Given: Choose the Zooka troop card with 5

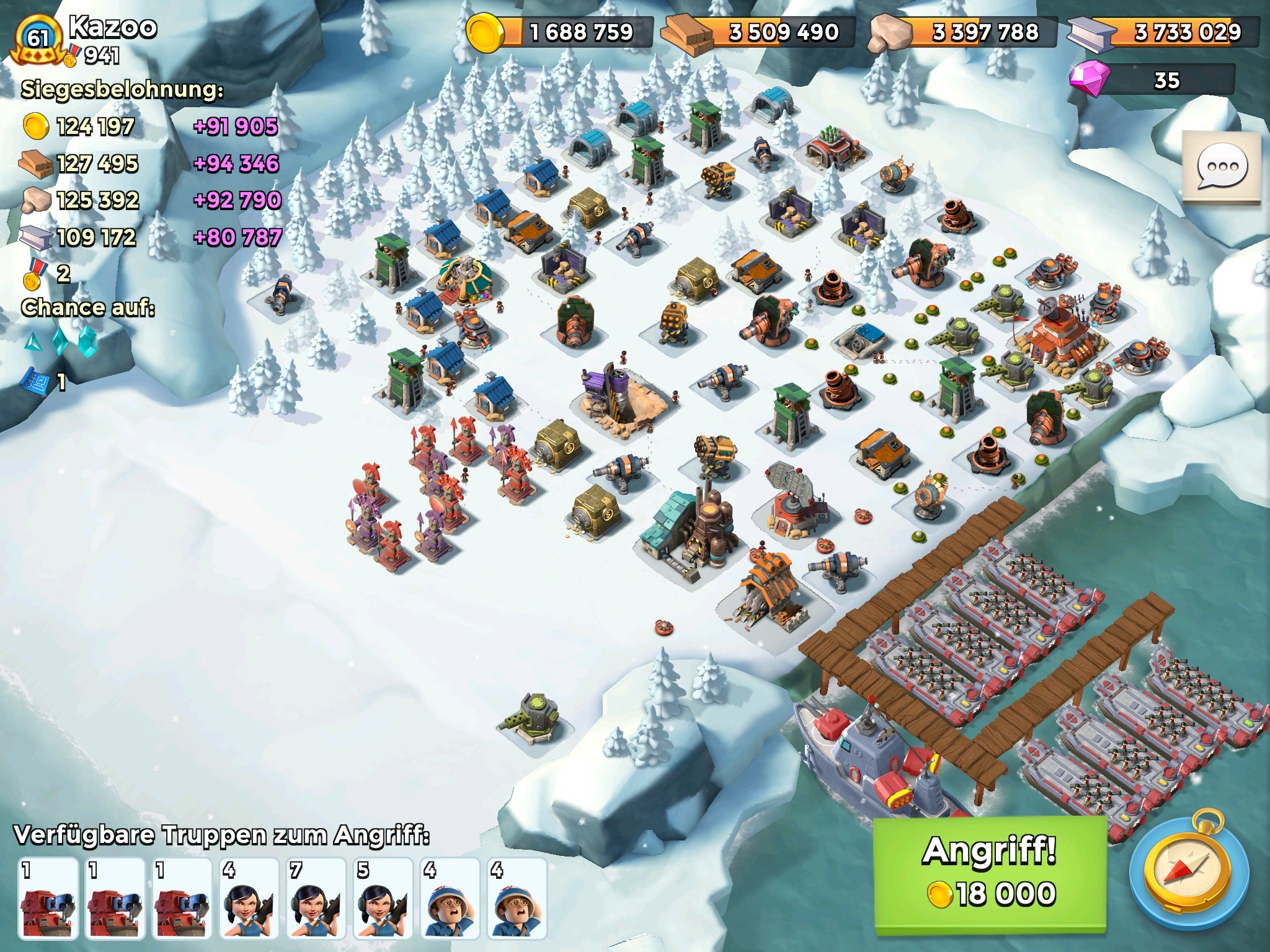Looking at the screenshot, I should click(x=383, y=899).
